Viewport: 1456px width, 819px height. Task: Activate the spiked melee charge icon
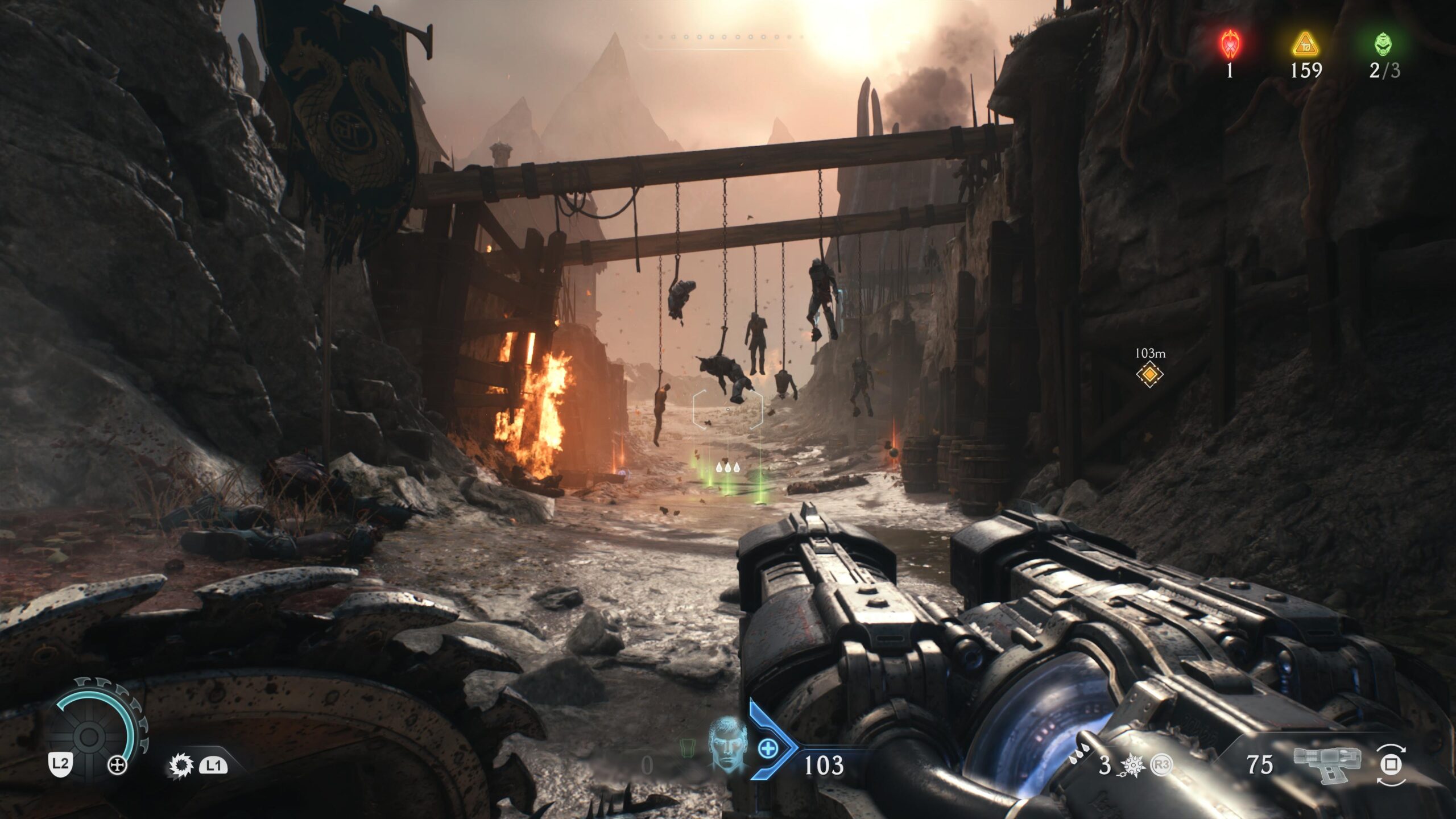1132,766
